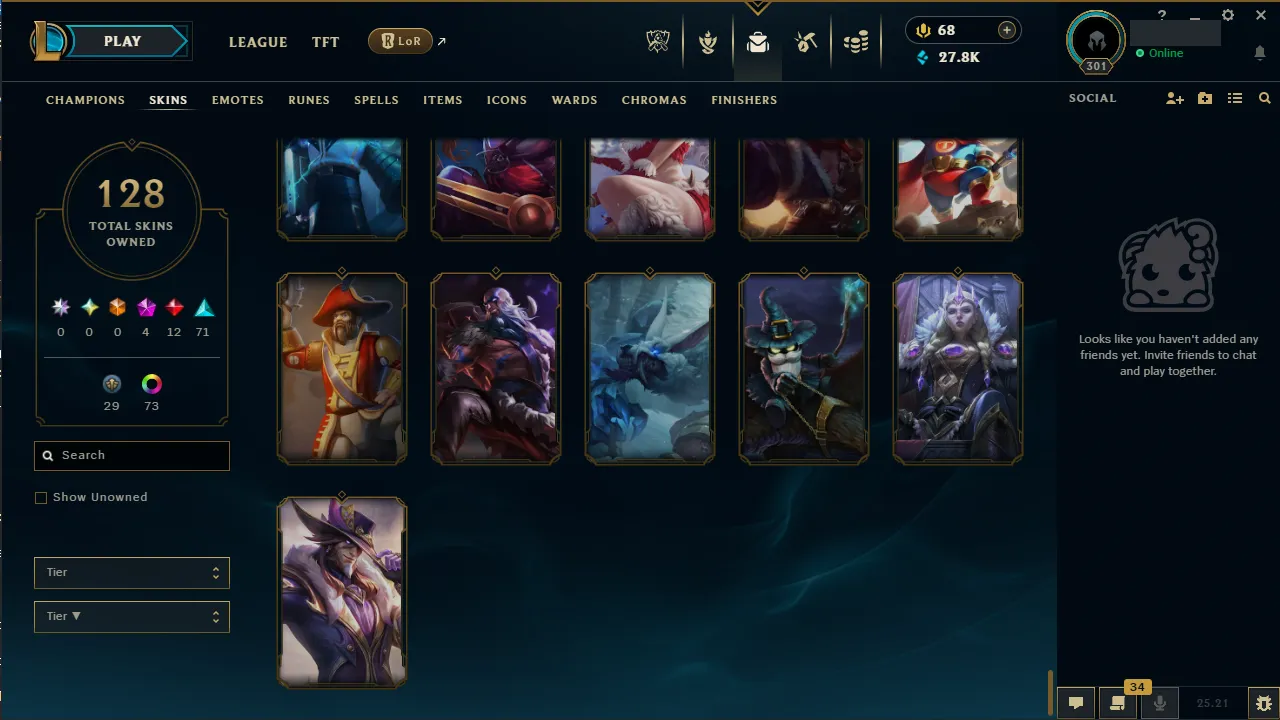Open the Esports hub trophy icon

(x=658, y=42)
